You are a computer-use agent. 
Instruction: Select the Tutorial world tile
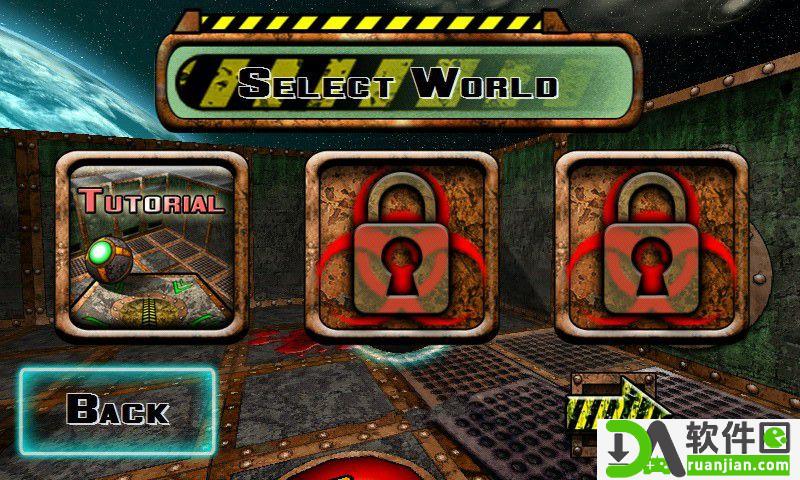150,247
